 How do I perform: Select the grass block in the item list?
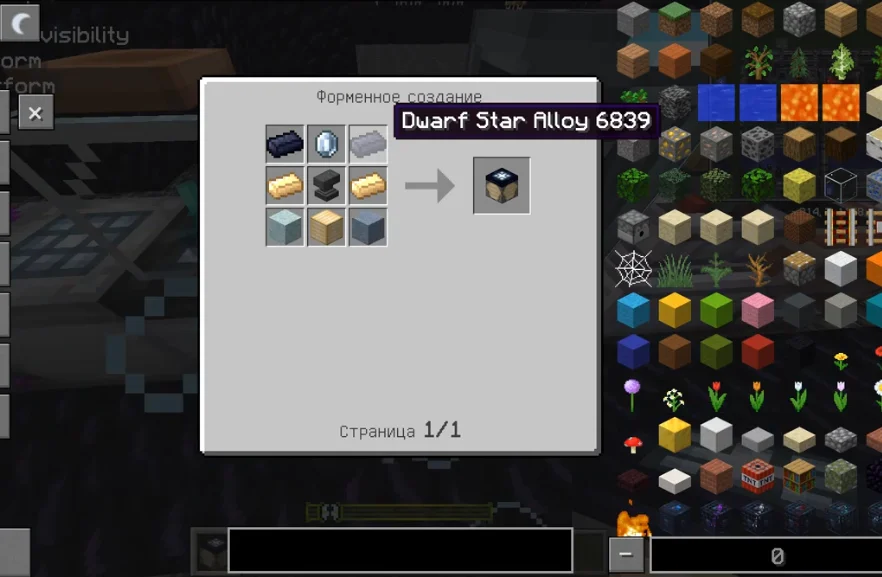pos(675,20)
